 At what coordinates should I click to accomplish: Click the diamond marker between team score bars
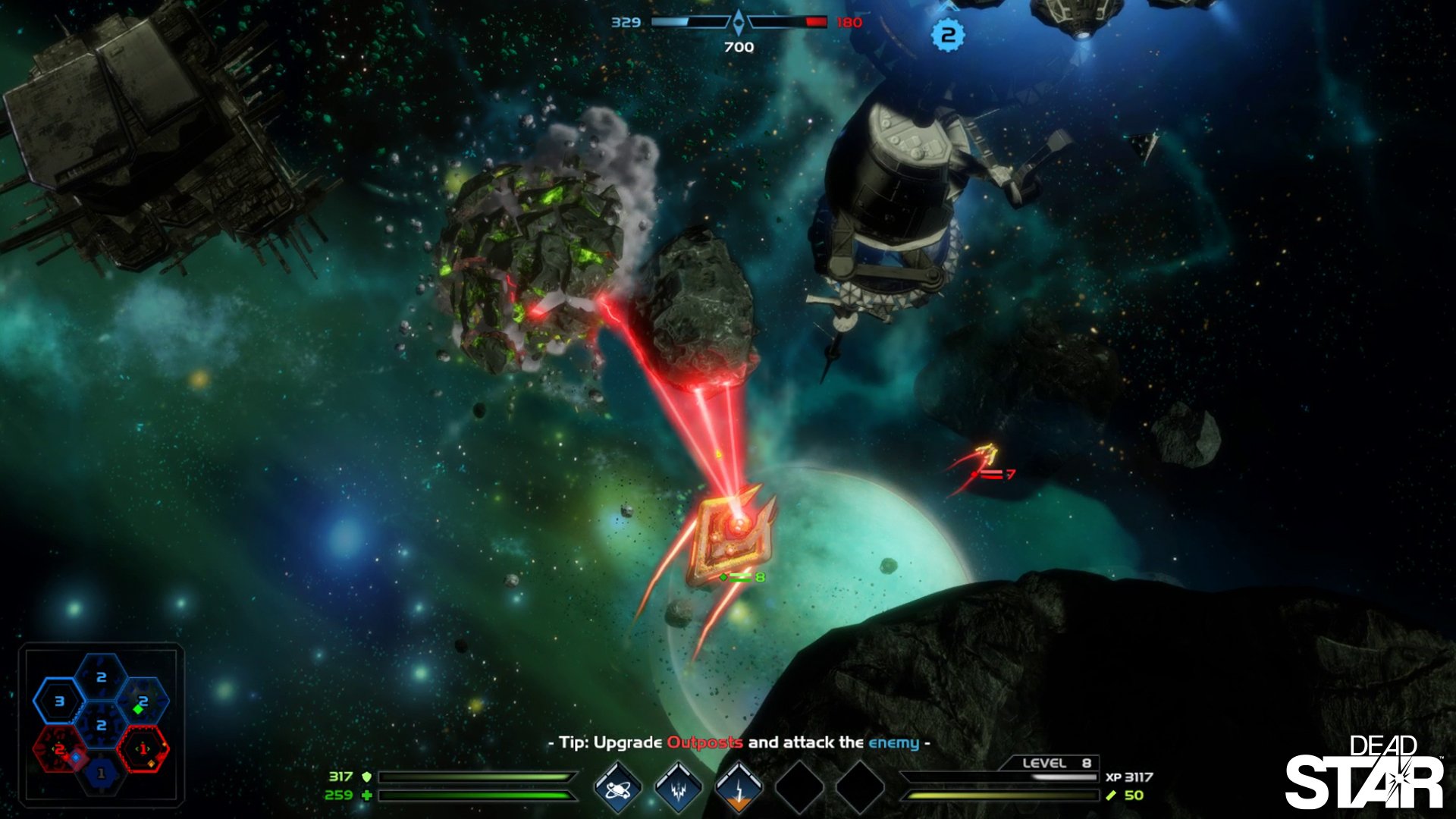737,20
